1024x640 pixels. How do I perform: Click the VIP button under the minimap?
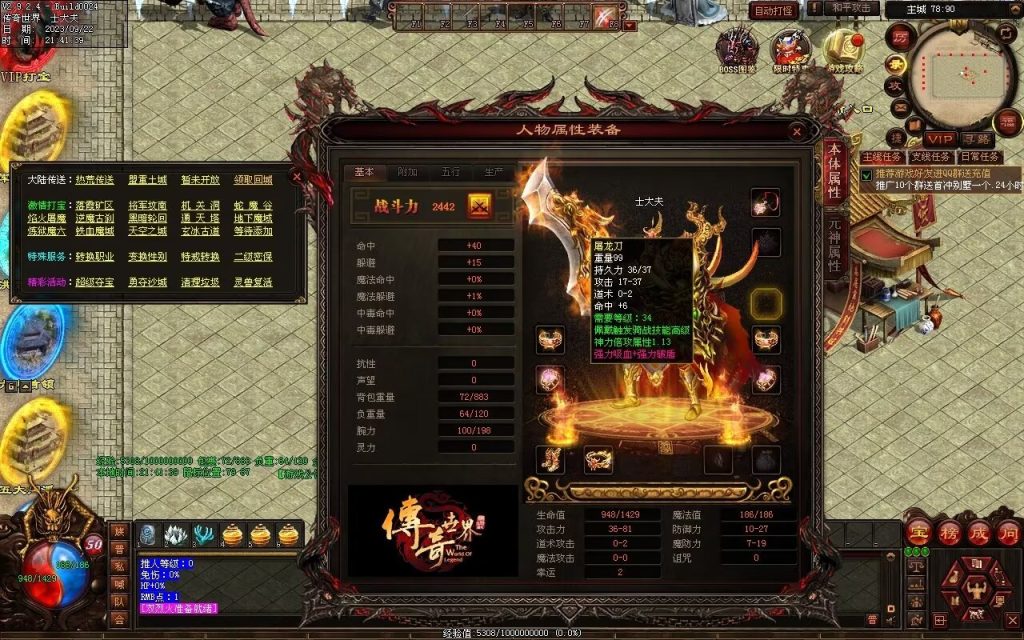pos(940,139)
